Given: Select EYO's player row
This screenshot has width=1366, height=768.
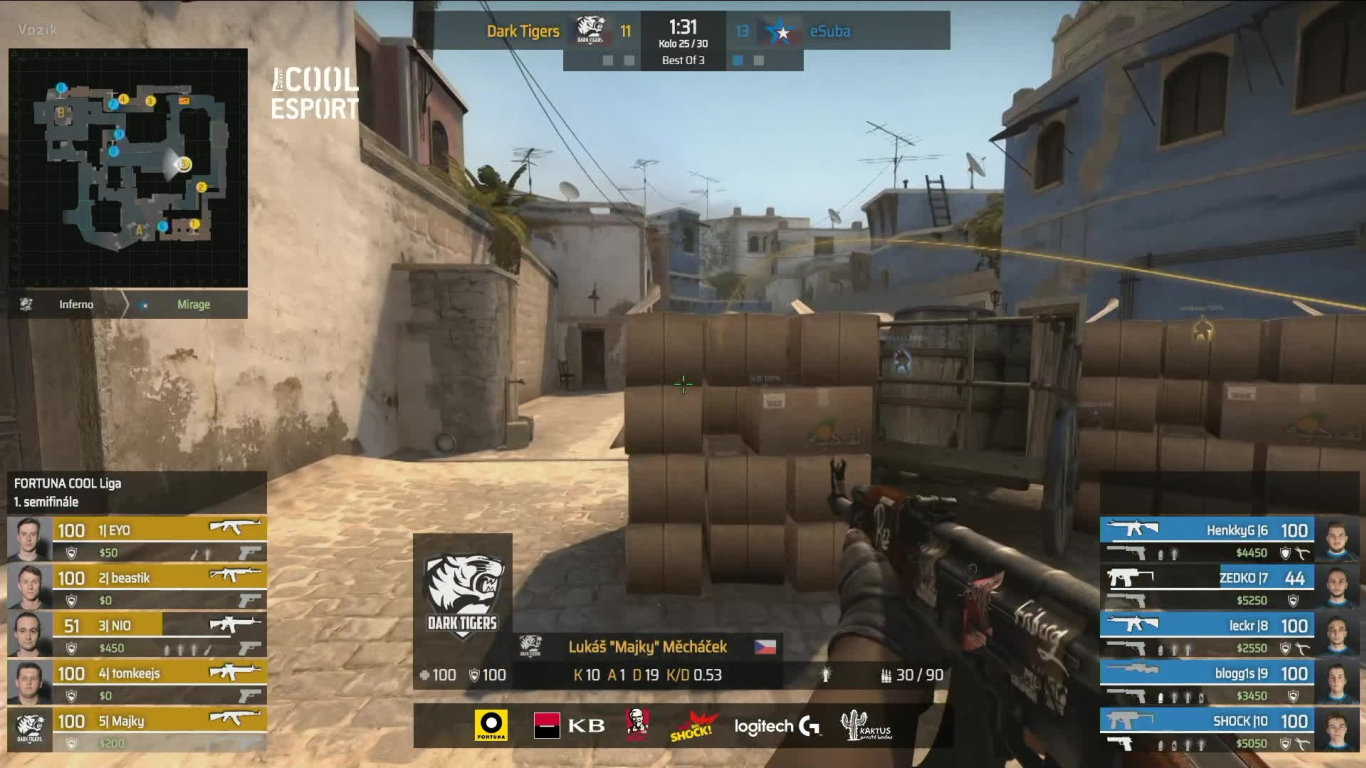Looking at the screenshot, I should click(x=137, y=540).
